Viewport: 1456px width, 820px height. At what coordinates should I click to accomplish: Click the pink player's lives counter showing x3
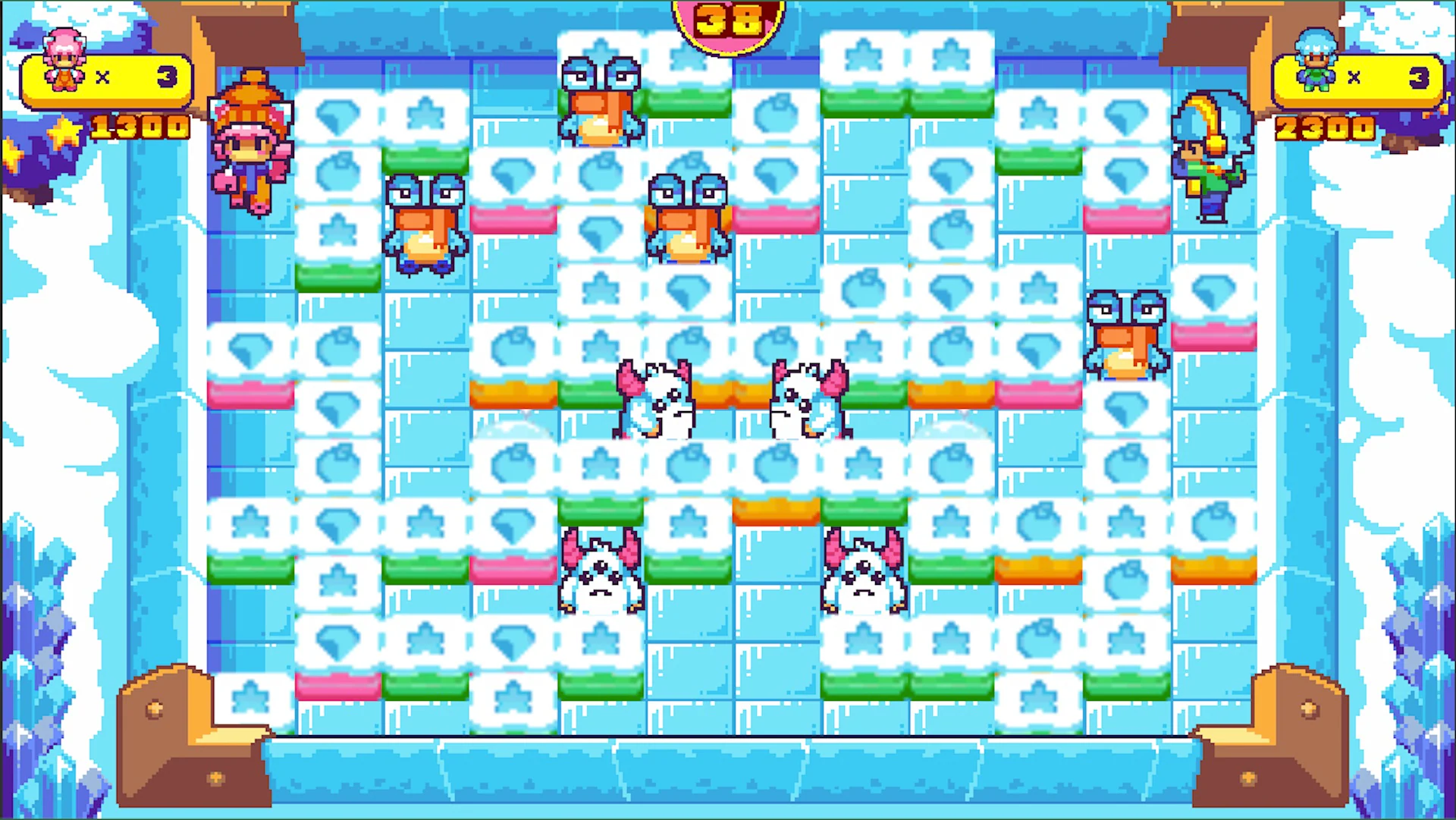(x=136, y=76)
